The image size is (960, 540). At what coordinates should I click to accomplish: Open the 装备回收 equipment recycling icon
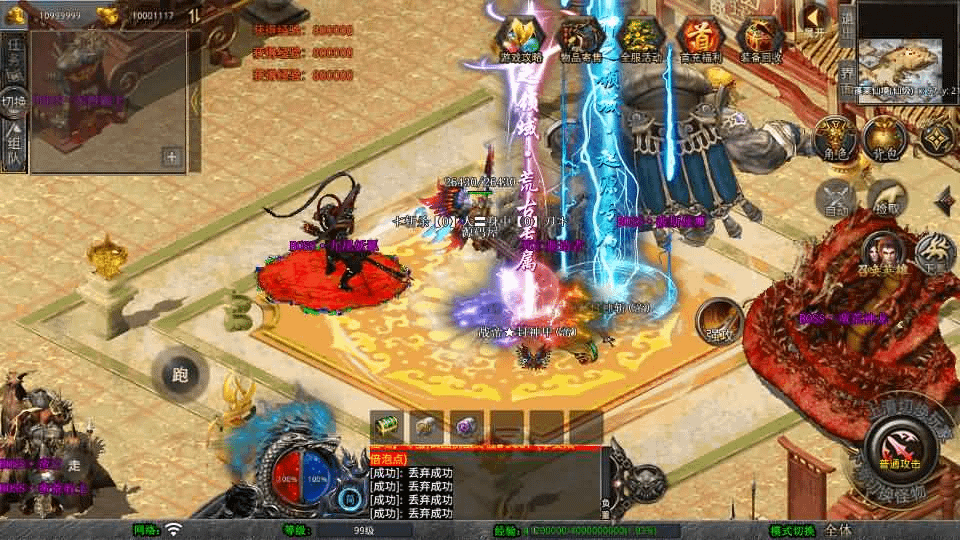761,40
